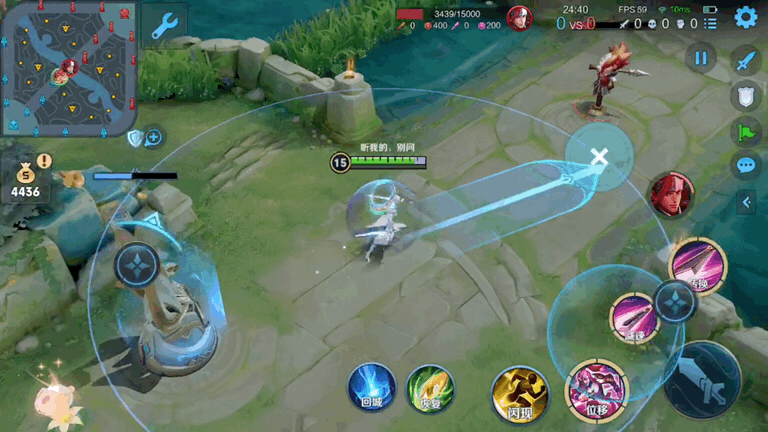
Task: Open the gear settings menu
Action: click(x=745, y=17)
